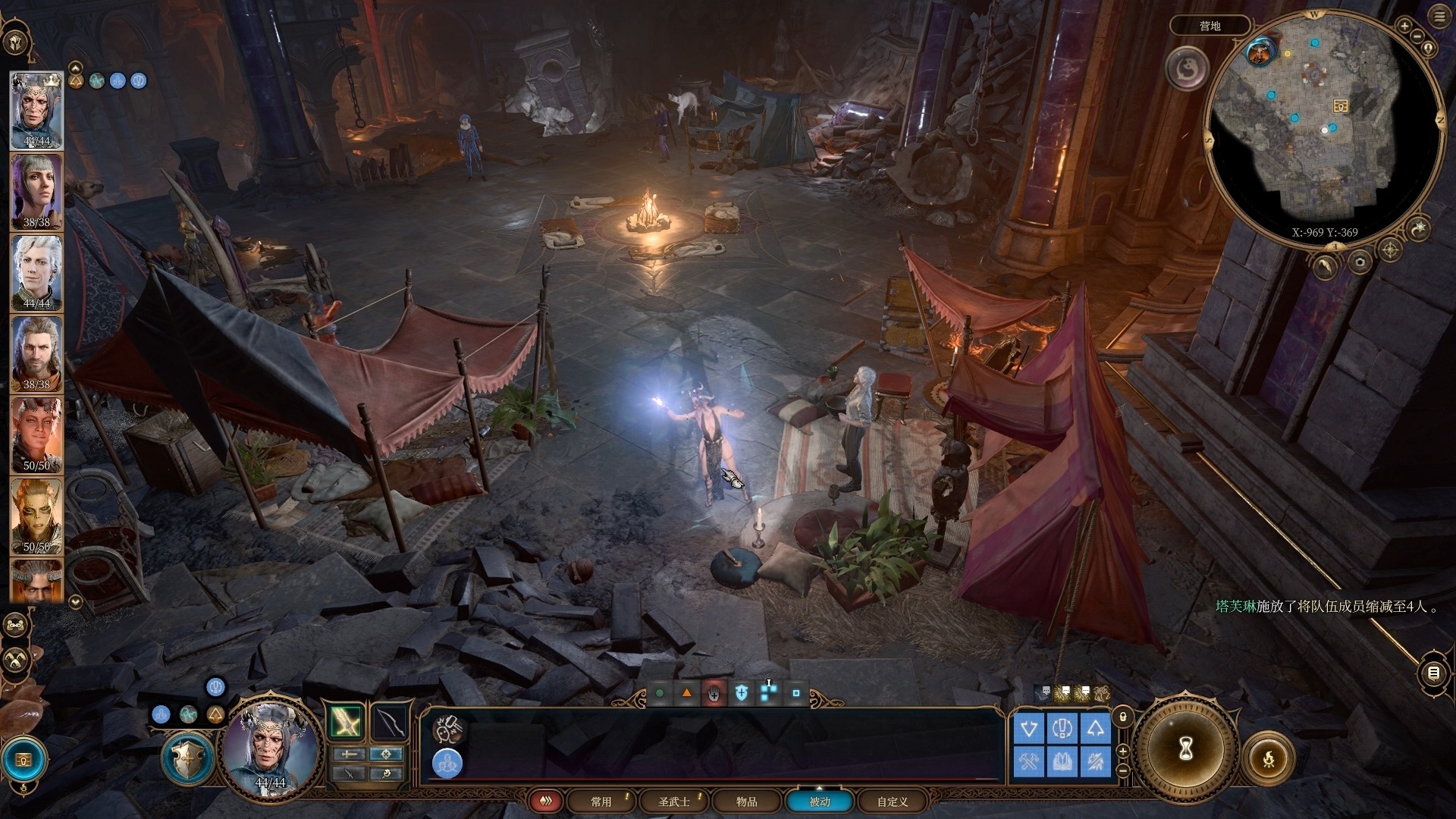Zoom in the minimap
Viewport: 1456px width, 819px height.
pos(1404,26)
